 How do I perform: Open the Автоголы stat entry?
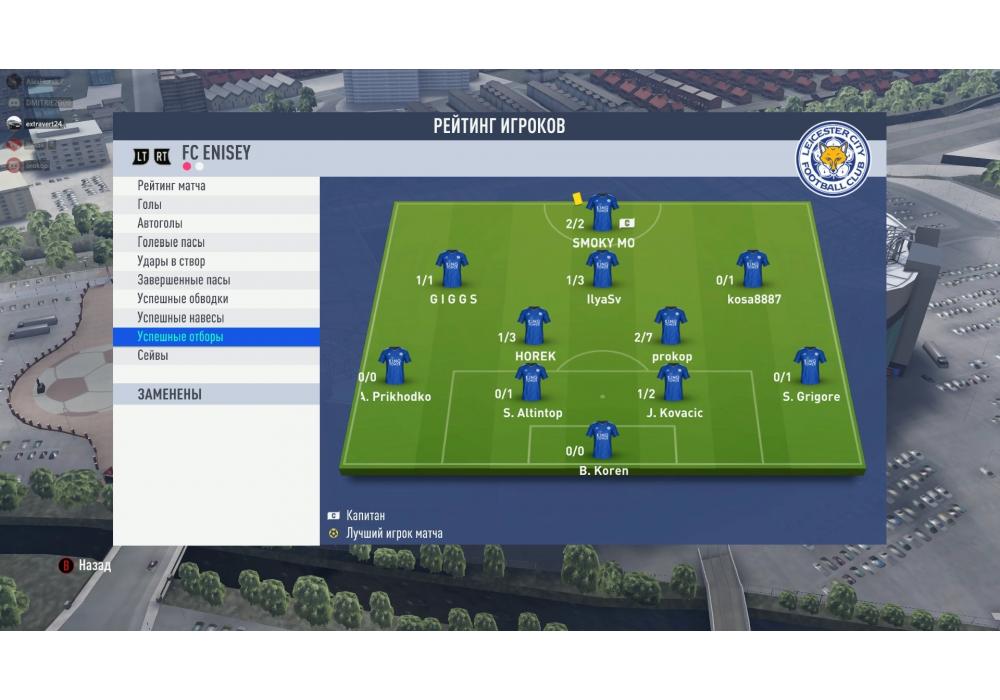point(216,224)
